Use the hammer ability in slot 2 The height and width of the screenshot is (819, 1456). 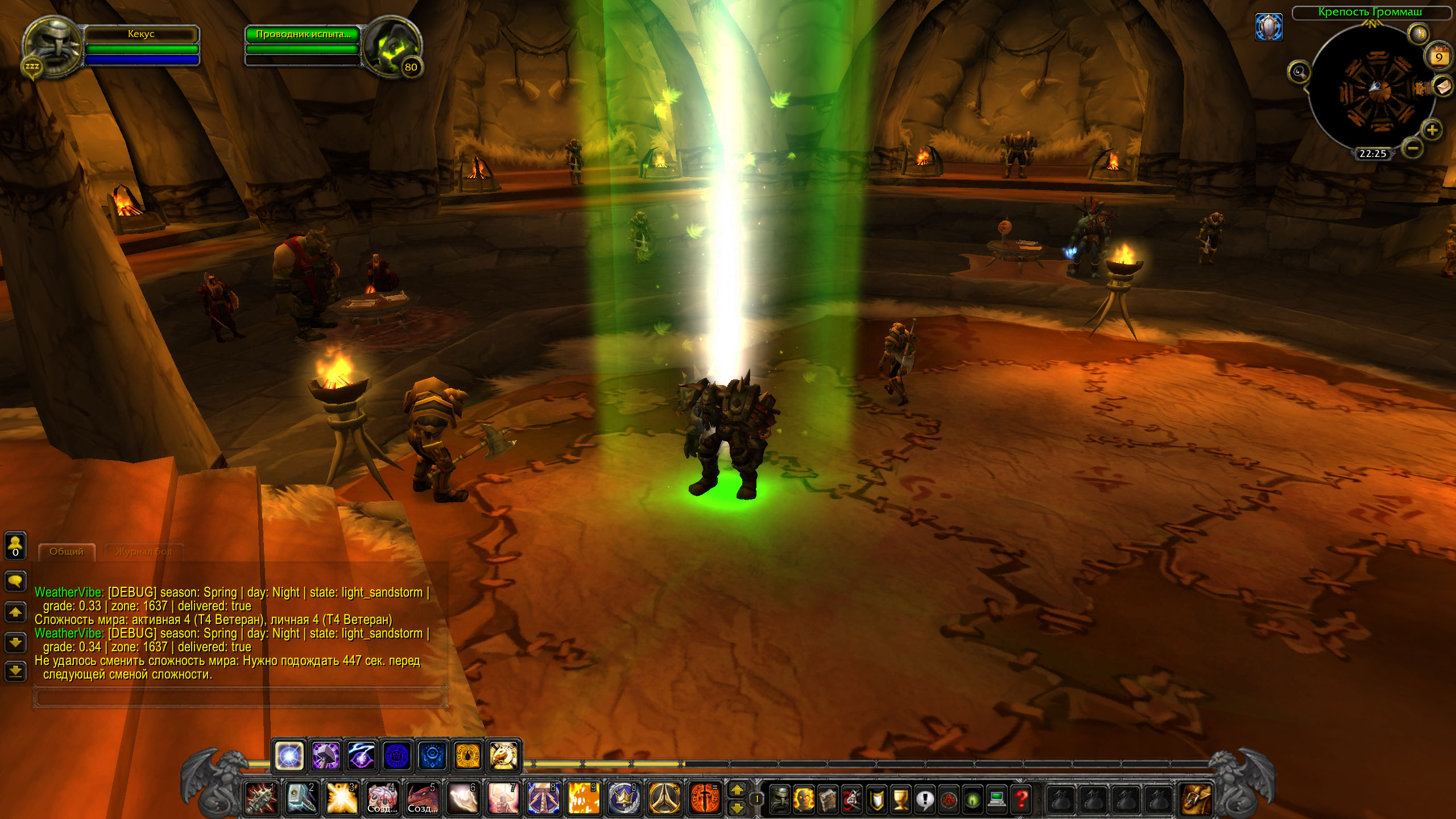[301, 798]
